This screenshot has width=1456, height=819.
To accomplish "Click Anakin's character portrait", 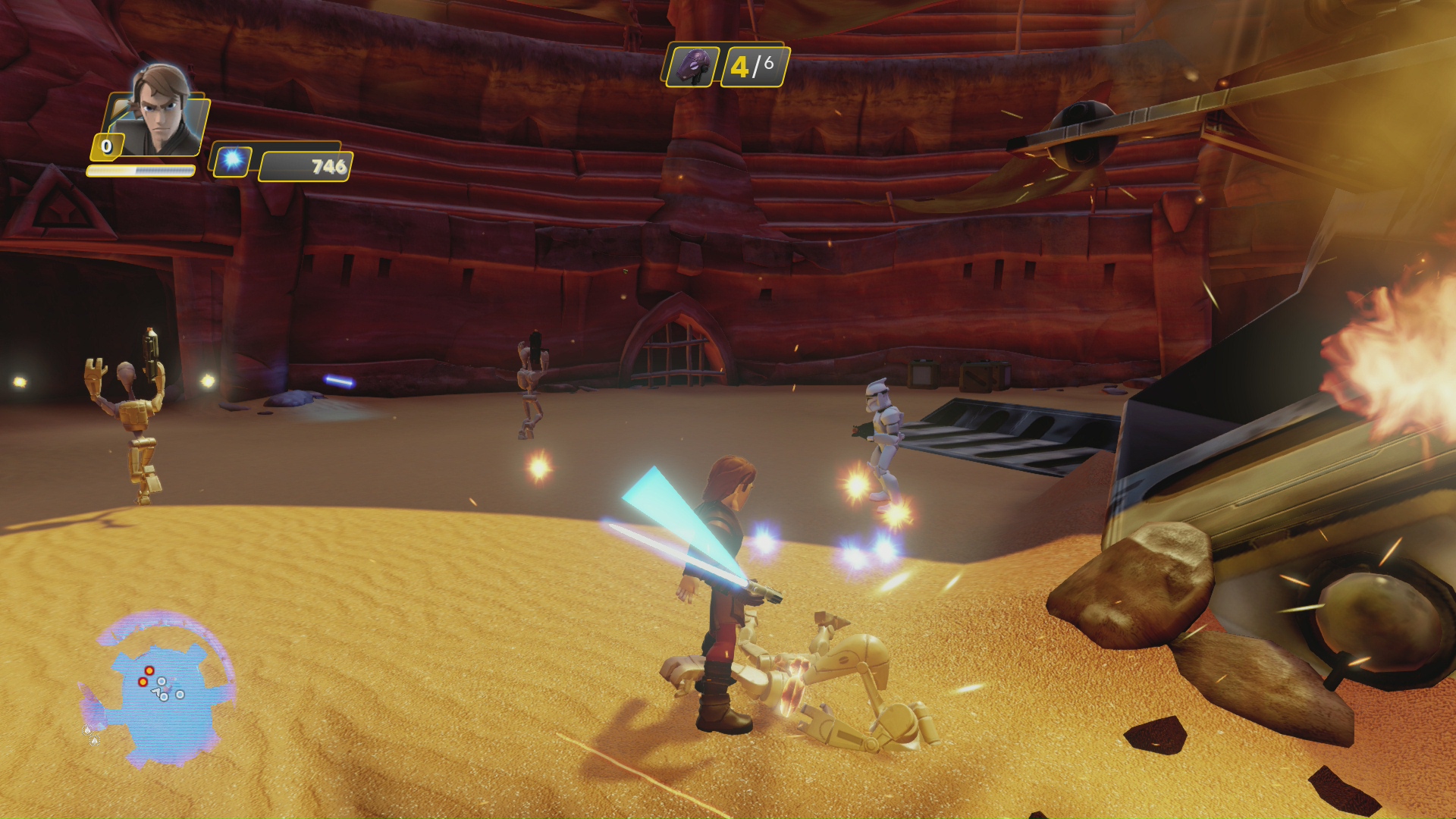I will [x=161, y=111].
